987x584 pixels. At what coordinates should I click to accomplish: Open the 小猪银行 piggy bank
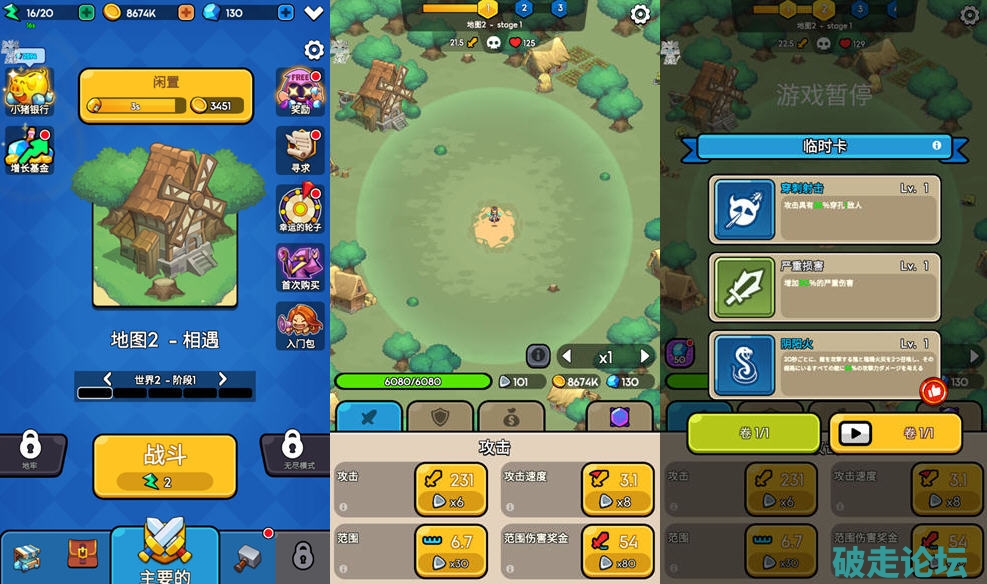coord(29,90)
